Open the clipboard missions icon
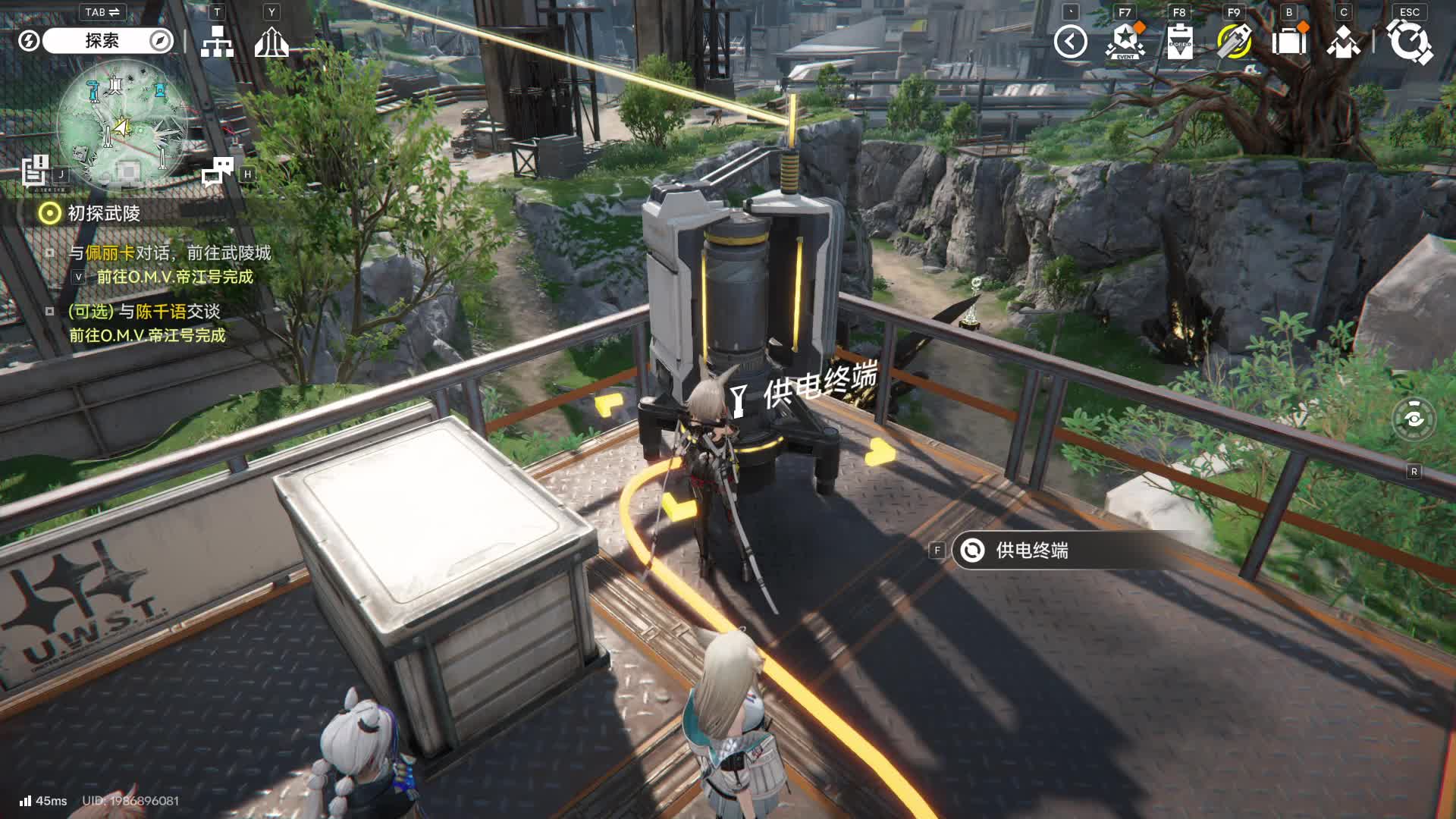Viewport: 1456px width, 819px height. point(1180,42)
